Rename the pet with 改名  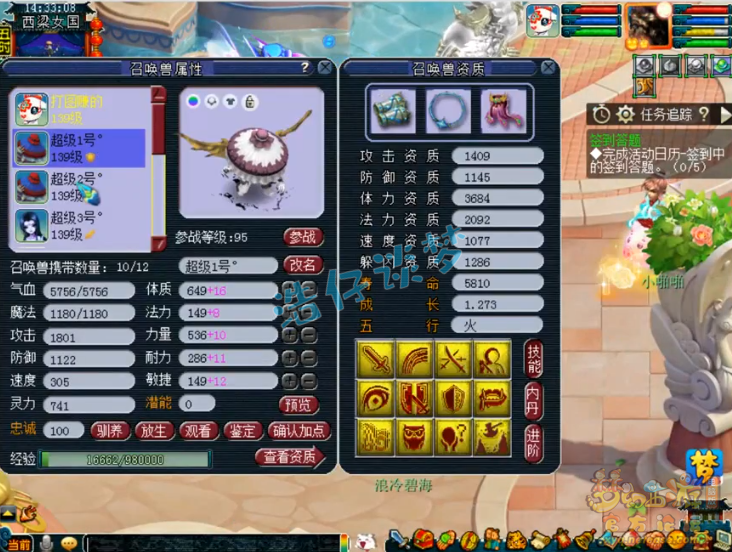302,265
